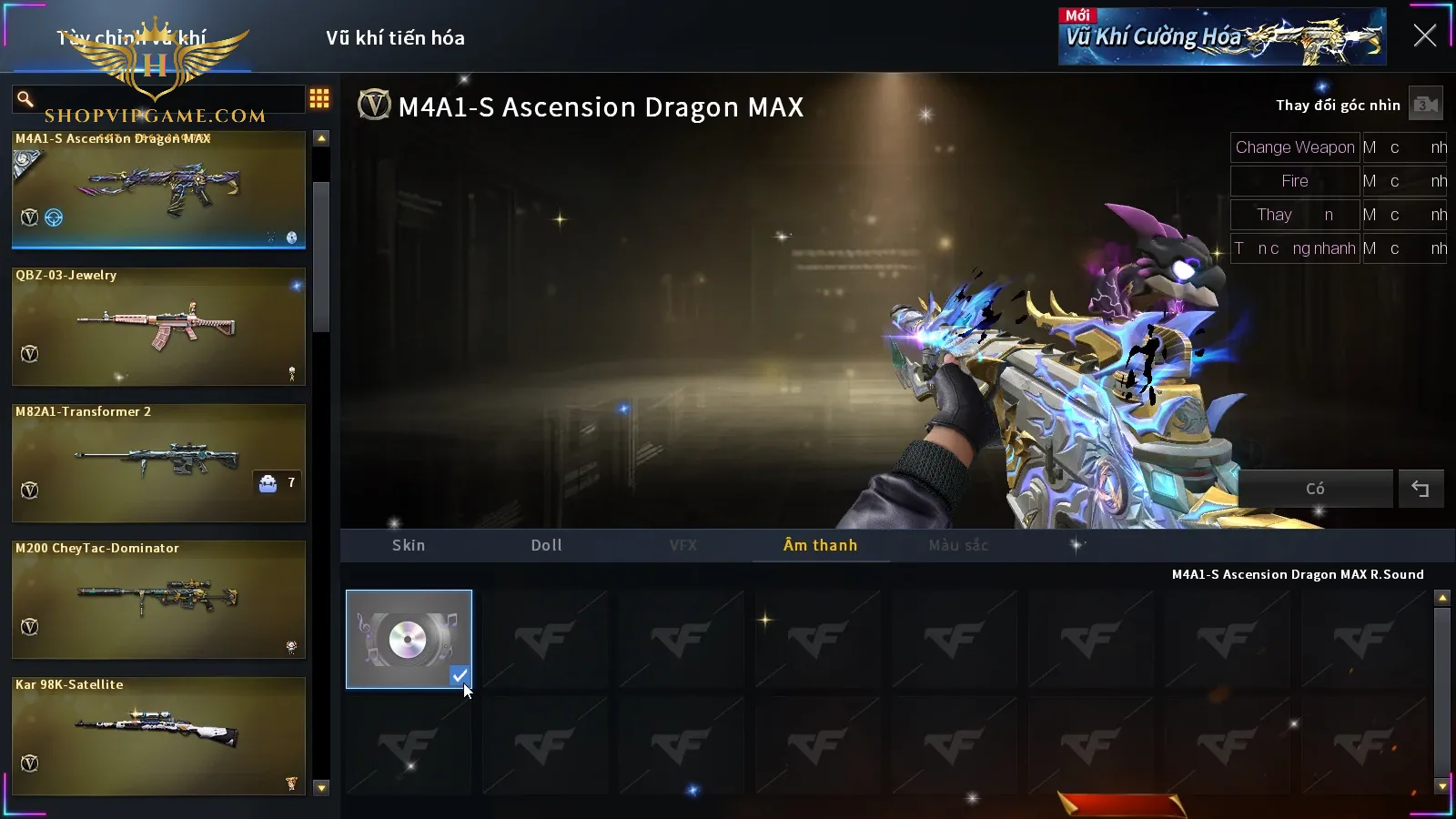Open the Vũ Khí Cường Hóa banner
Image resolution: width=1456 pixels, height=819 pixels.
click(x=1221, y=37)
